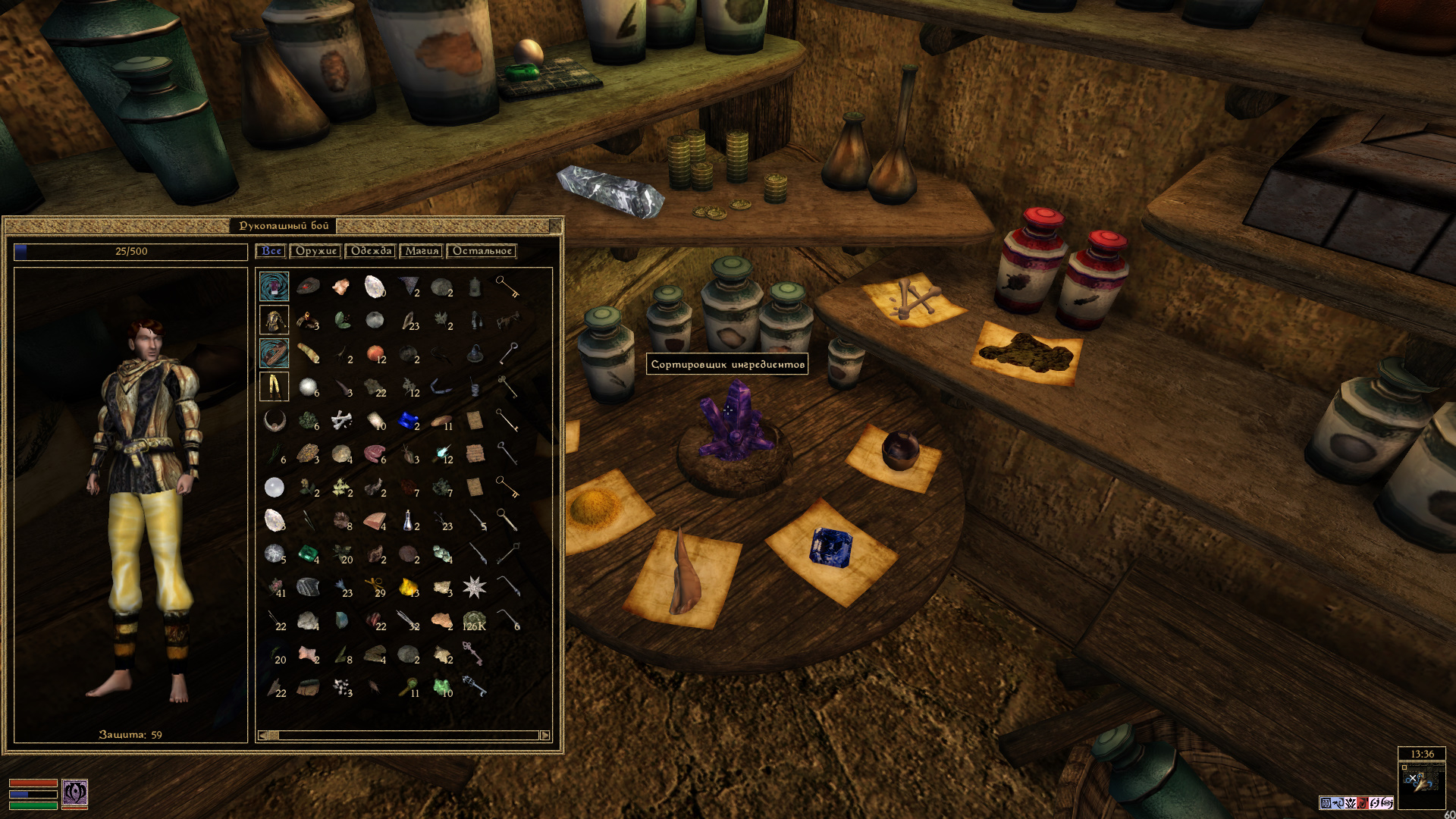Select the Все inventory filter tab

(271, 251)
